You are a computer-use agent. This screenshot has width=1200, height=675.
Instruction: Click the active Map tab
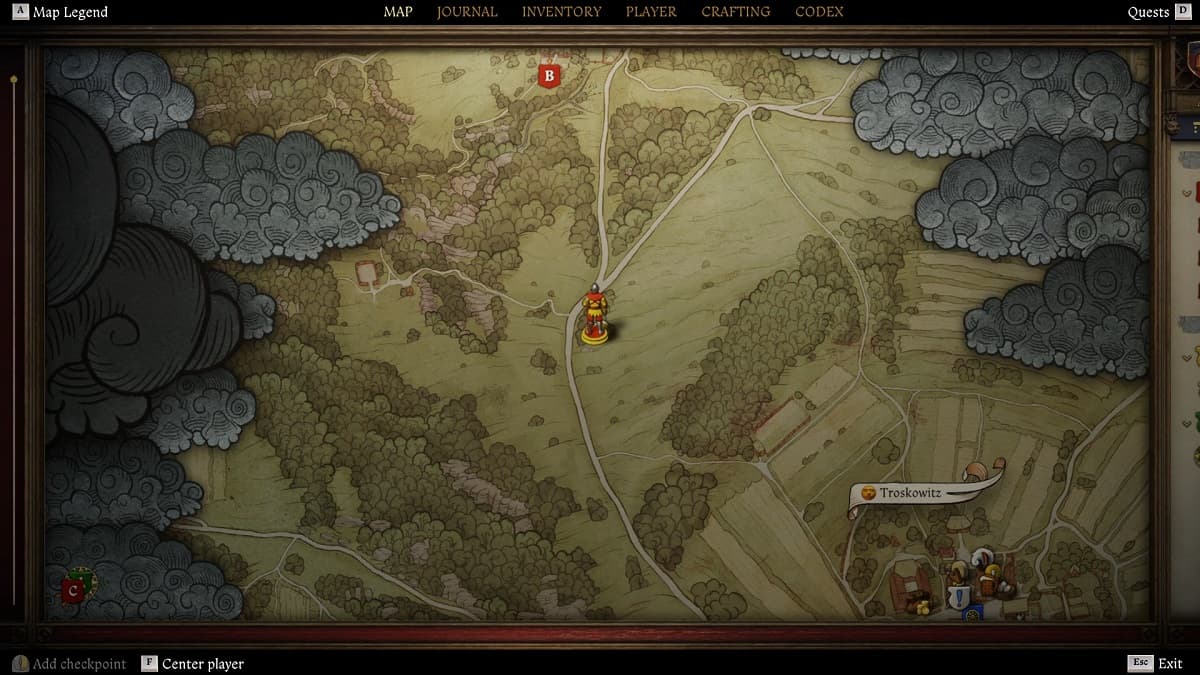point(398,12)
